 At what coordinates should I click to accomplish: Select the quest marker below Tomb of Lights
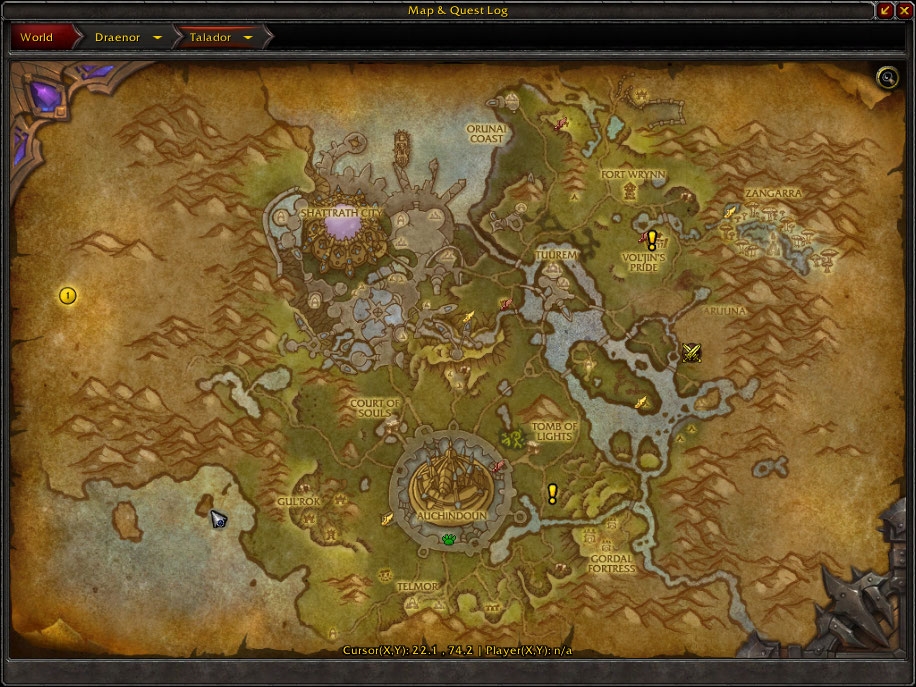click(x=552, y=493)
